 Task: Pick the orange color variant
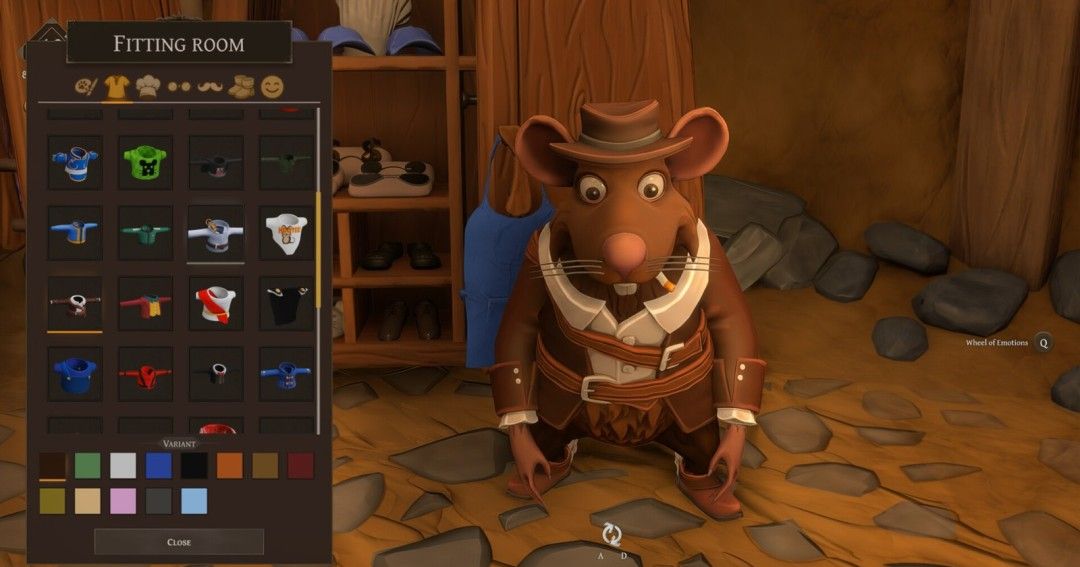(229, 465)
